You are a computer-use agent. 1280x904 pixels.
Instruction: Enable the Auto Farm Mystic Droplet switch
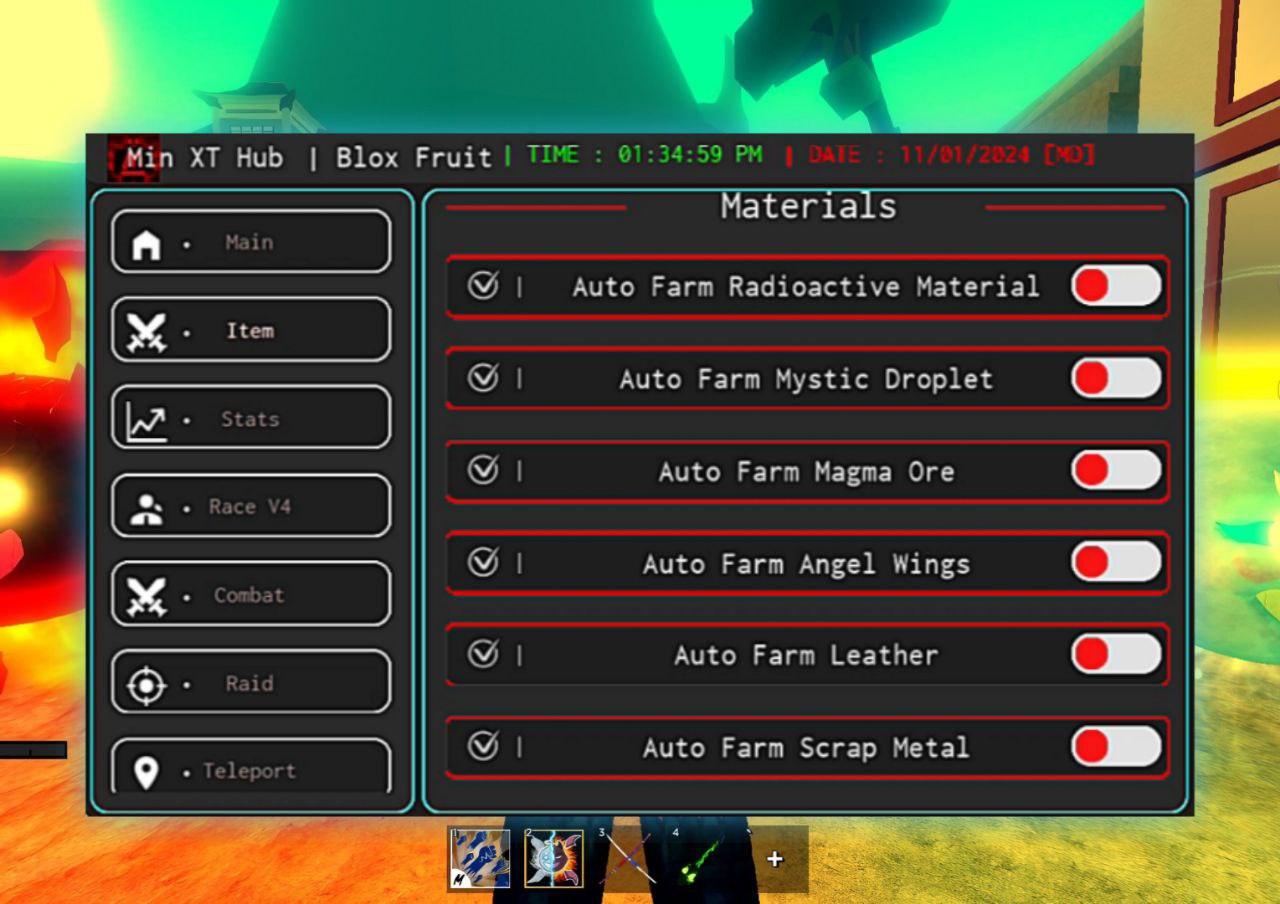[1116, 379]
